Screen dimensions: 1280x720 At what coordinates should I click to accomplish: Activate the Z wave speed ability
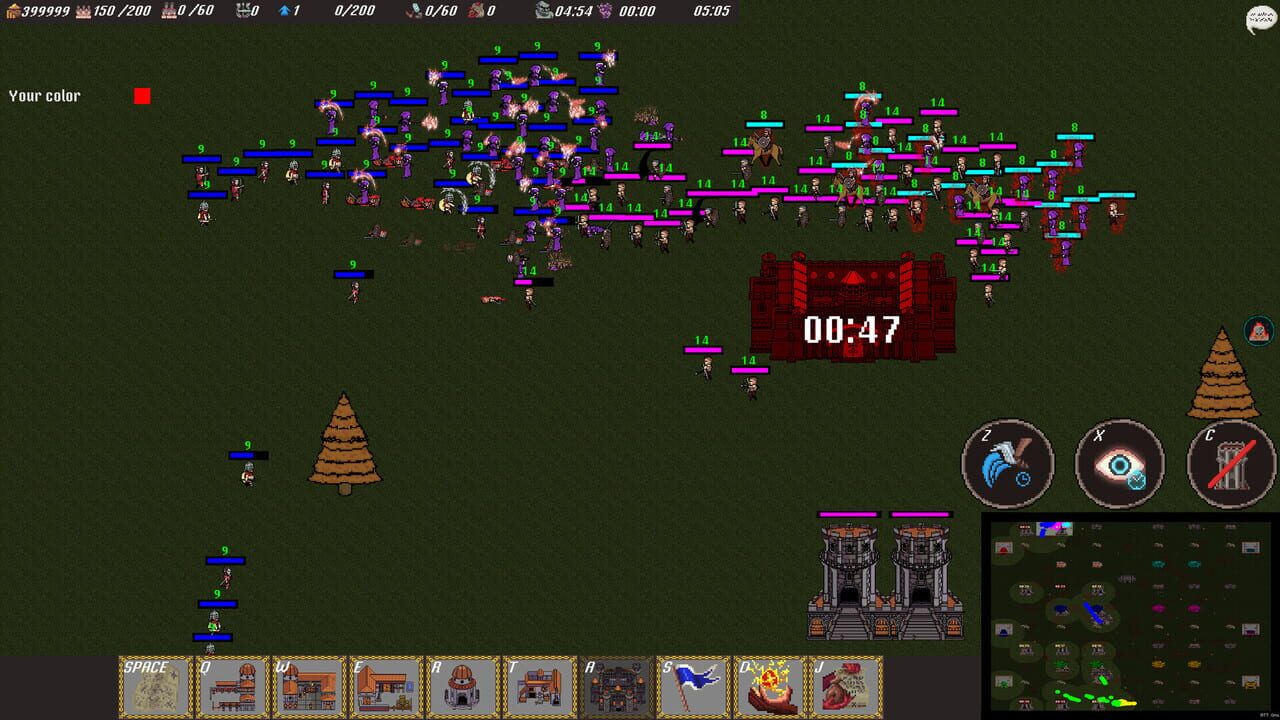(x=1007, y=463)
